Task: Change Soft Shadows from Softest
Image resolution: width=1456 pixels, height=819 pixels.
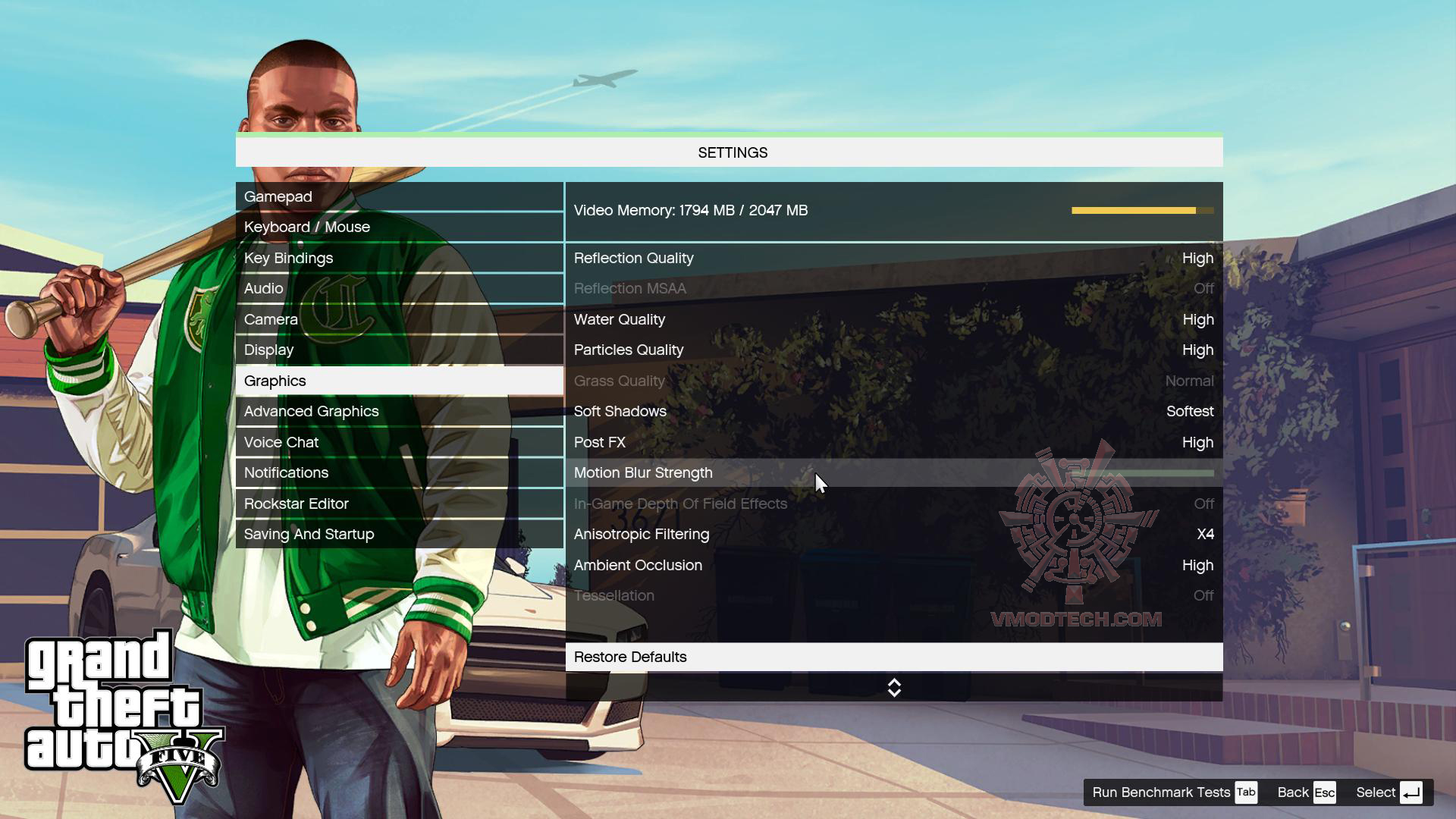Action: (893, 411)
